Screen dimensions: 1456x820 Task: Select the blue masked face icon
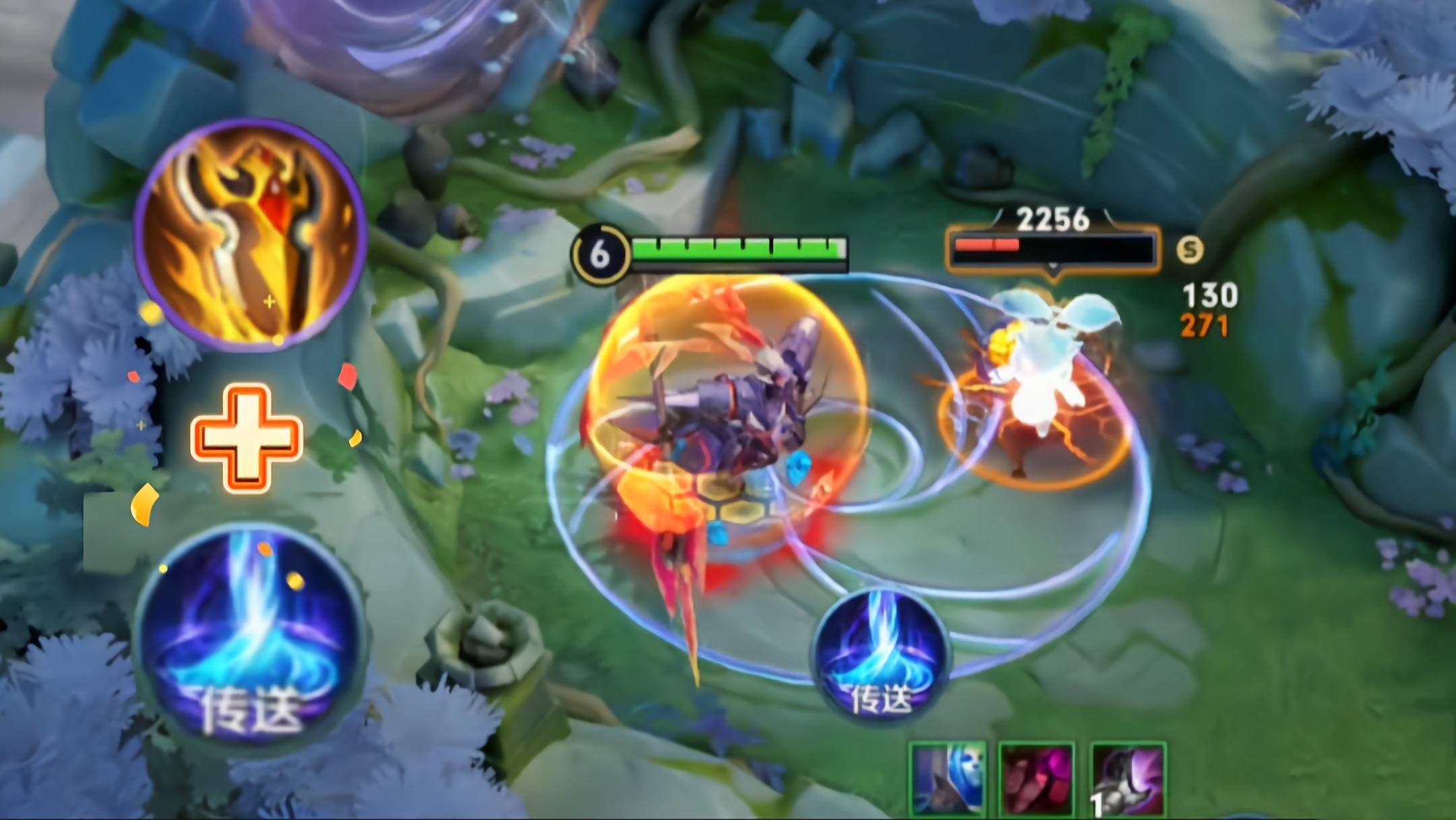coord(948,780)
